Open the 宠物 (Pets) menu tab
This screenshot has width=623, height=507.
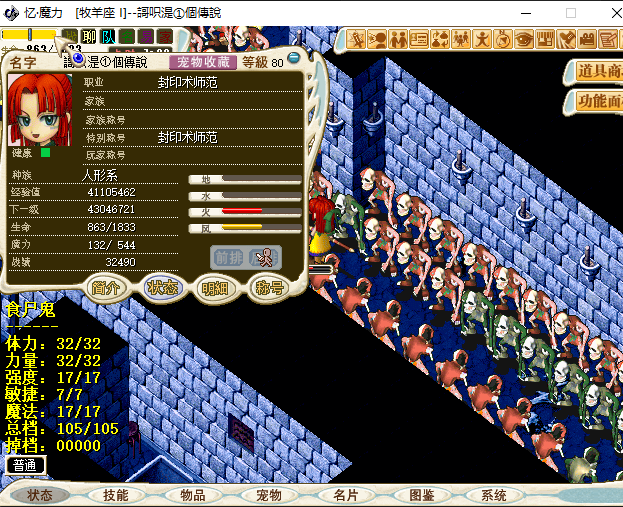pyautogui.click(x=269, y=495)
